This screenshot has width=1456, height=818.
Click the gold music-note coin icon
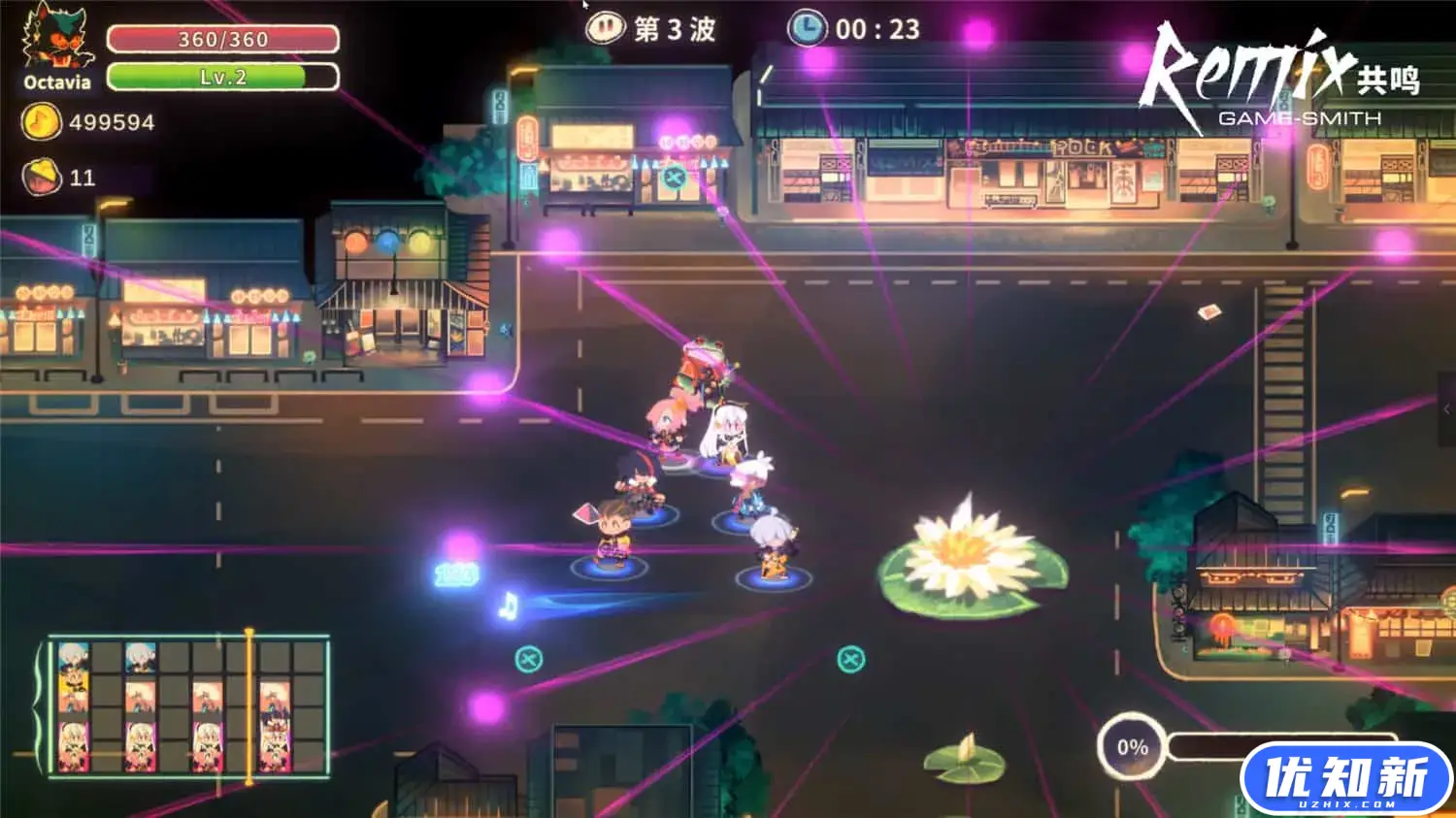[x=39, y=122]
